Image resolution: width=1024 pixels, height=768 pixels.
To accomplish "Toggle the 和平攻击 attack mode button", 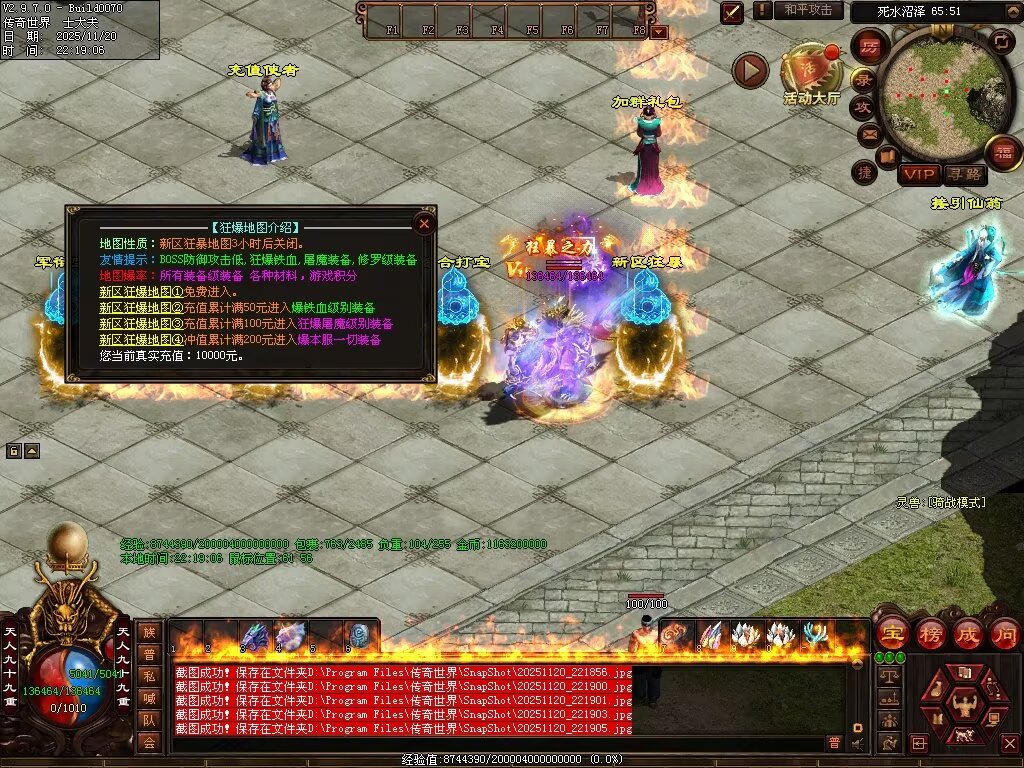I will pos(807,10).
